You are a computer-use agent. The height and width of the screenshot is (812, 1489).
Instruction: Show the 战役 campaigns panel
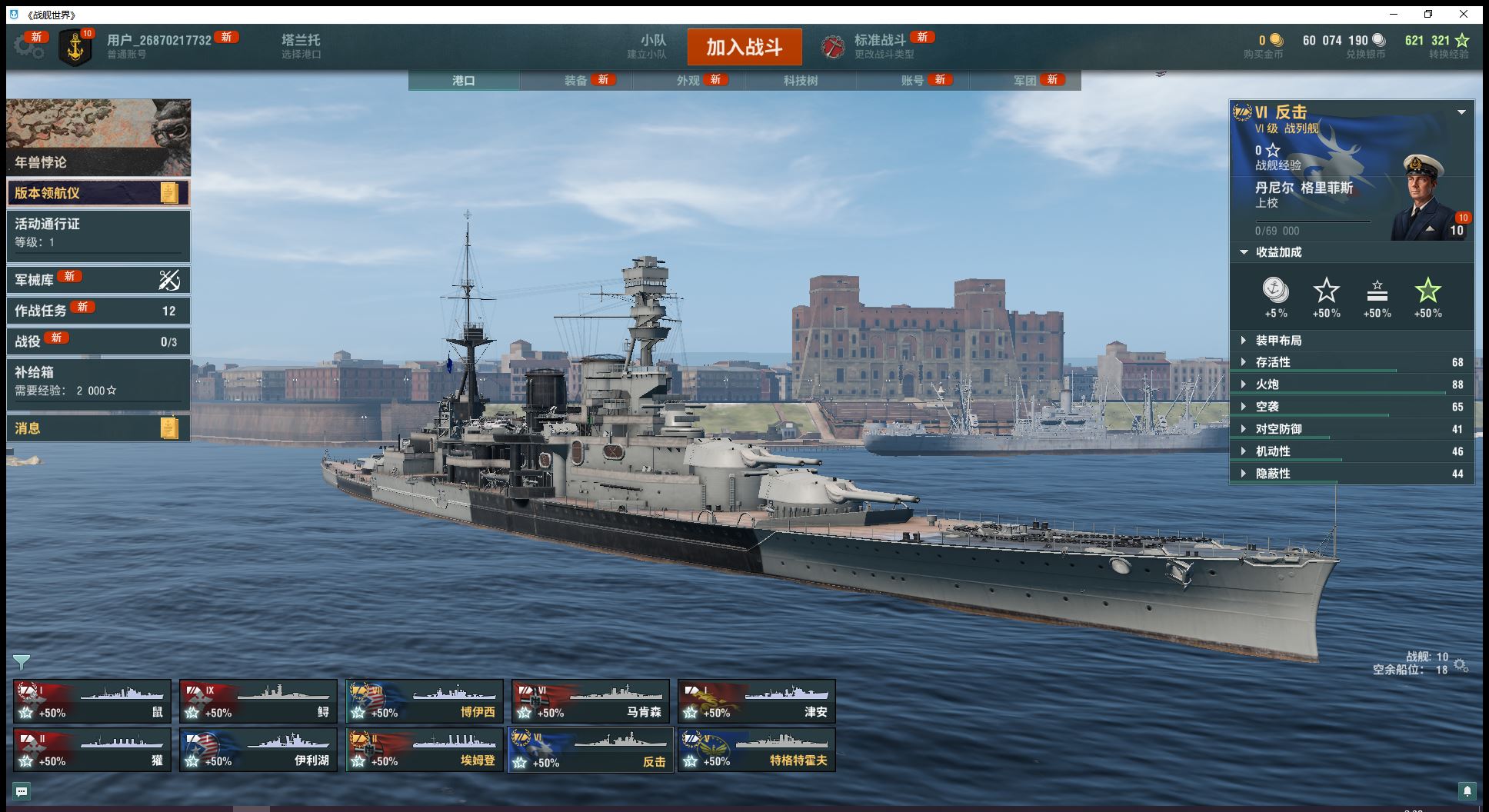coord(98,341)
